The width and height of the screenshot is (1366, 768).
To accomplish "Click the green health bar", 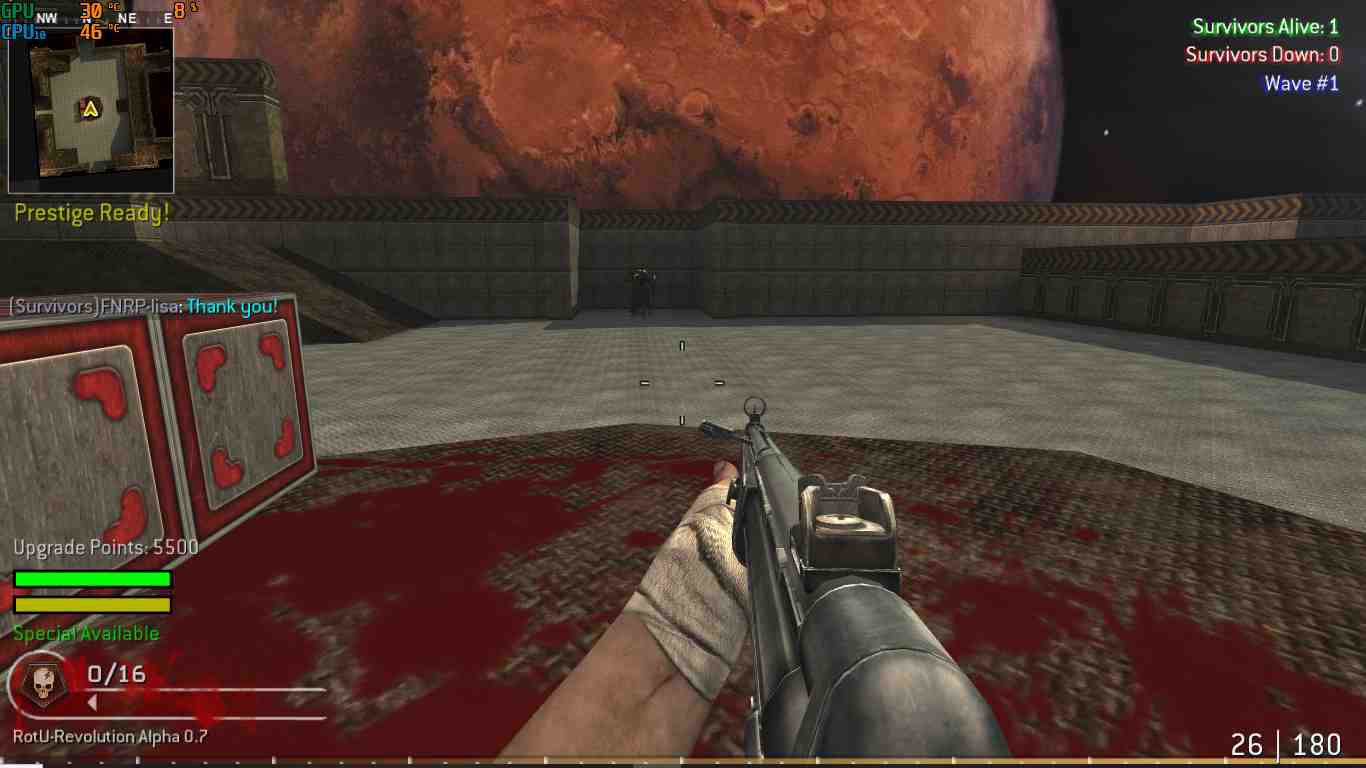I will point(91,578).
